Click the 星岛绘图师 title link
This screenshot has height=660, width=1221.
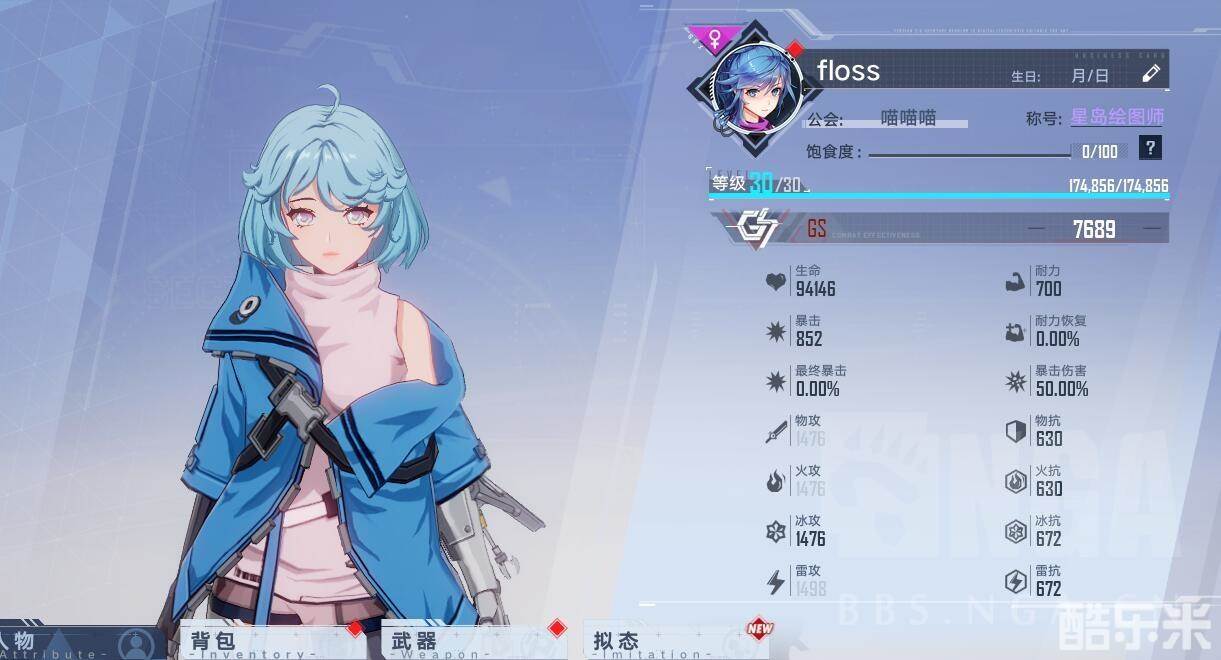coord(1117,117)
